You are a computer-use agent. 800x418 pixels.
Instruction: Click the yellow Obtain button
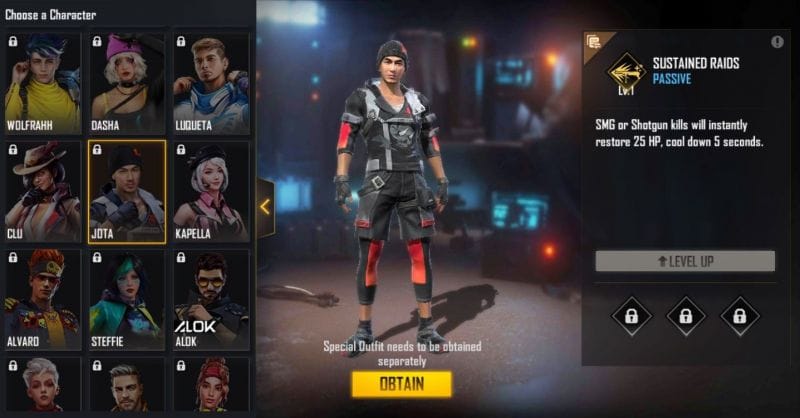click(401, 384)
